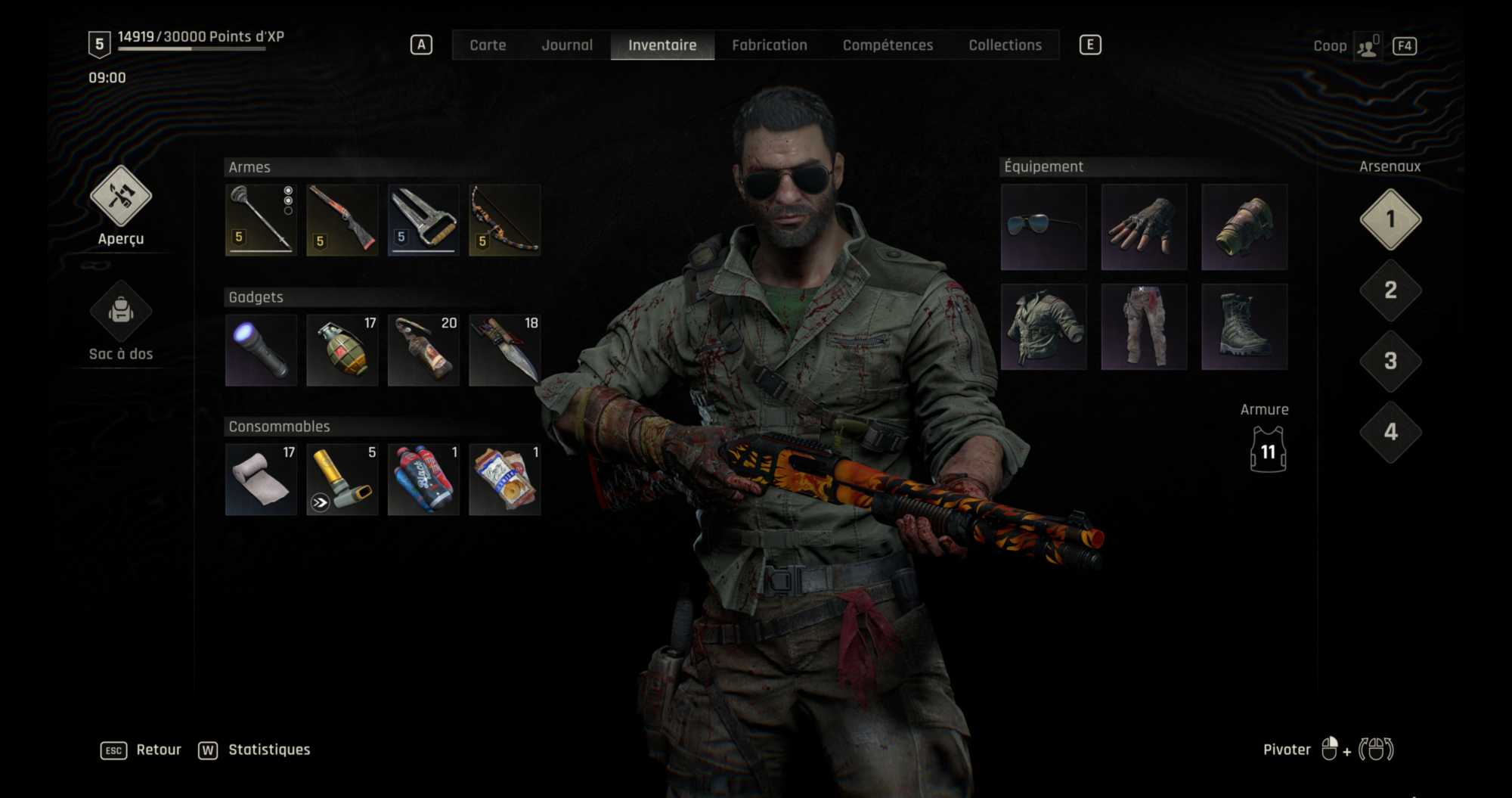Select the shotgun weapon slot

[x=342, y=220]
